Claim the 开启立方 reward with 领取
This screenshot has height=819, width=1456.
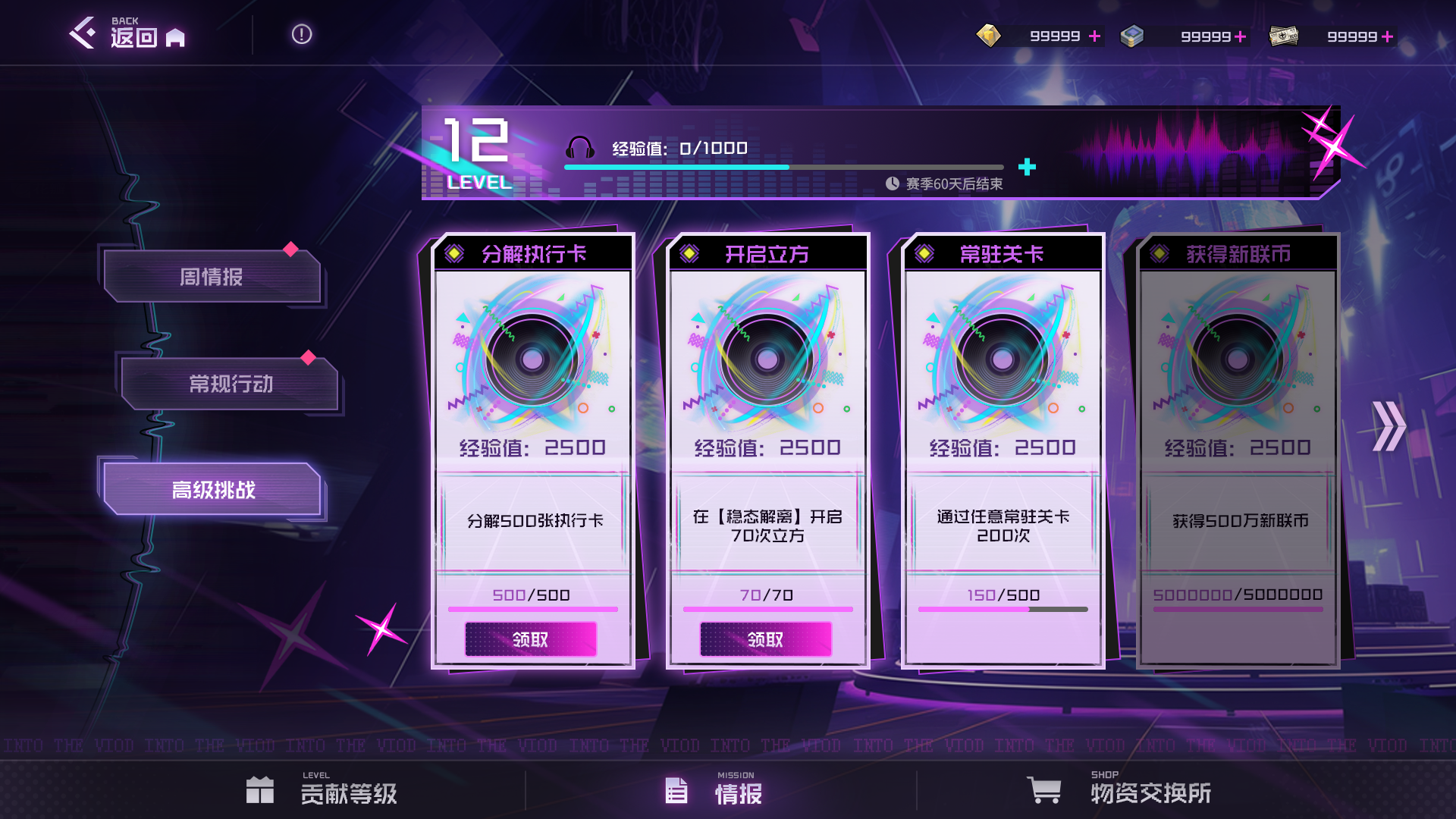coord(765,639)
